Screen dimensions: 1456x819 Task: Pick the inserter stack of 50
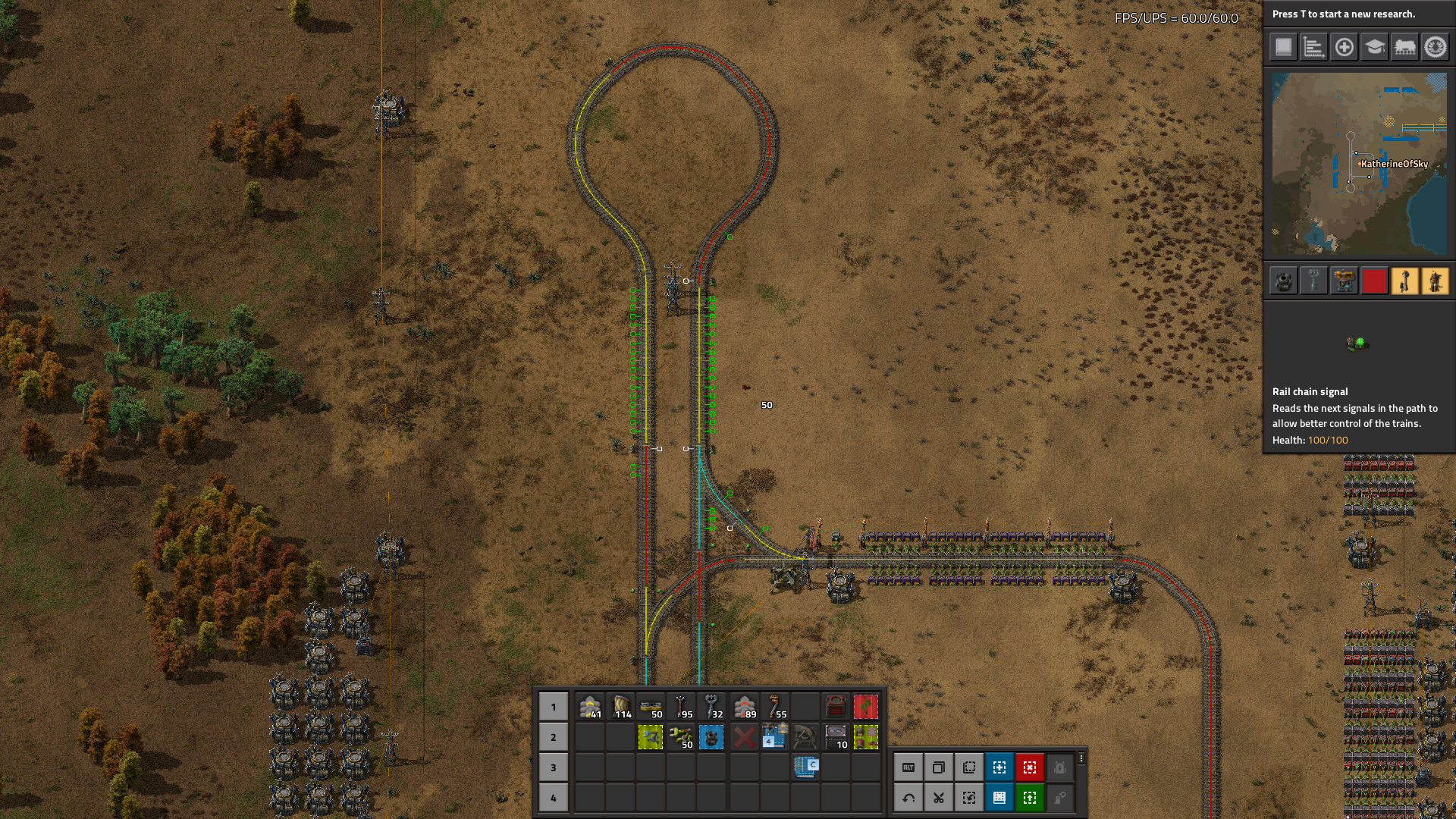click(682, 737)
